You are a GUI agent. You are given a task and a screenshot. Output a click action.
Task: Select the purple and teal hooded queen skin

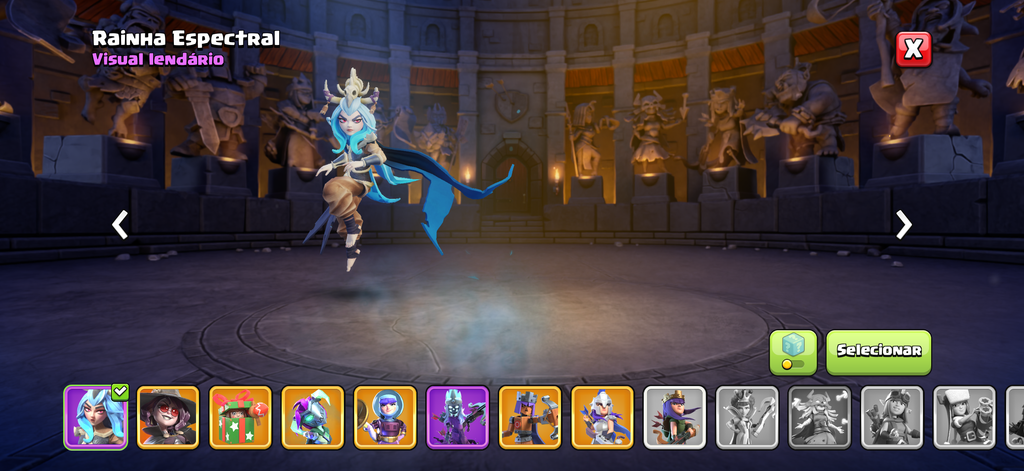click(x=312, y=417)
